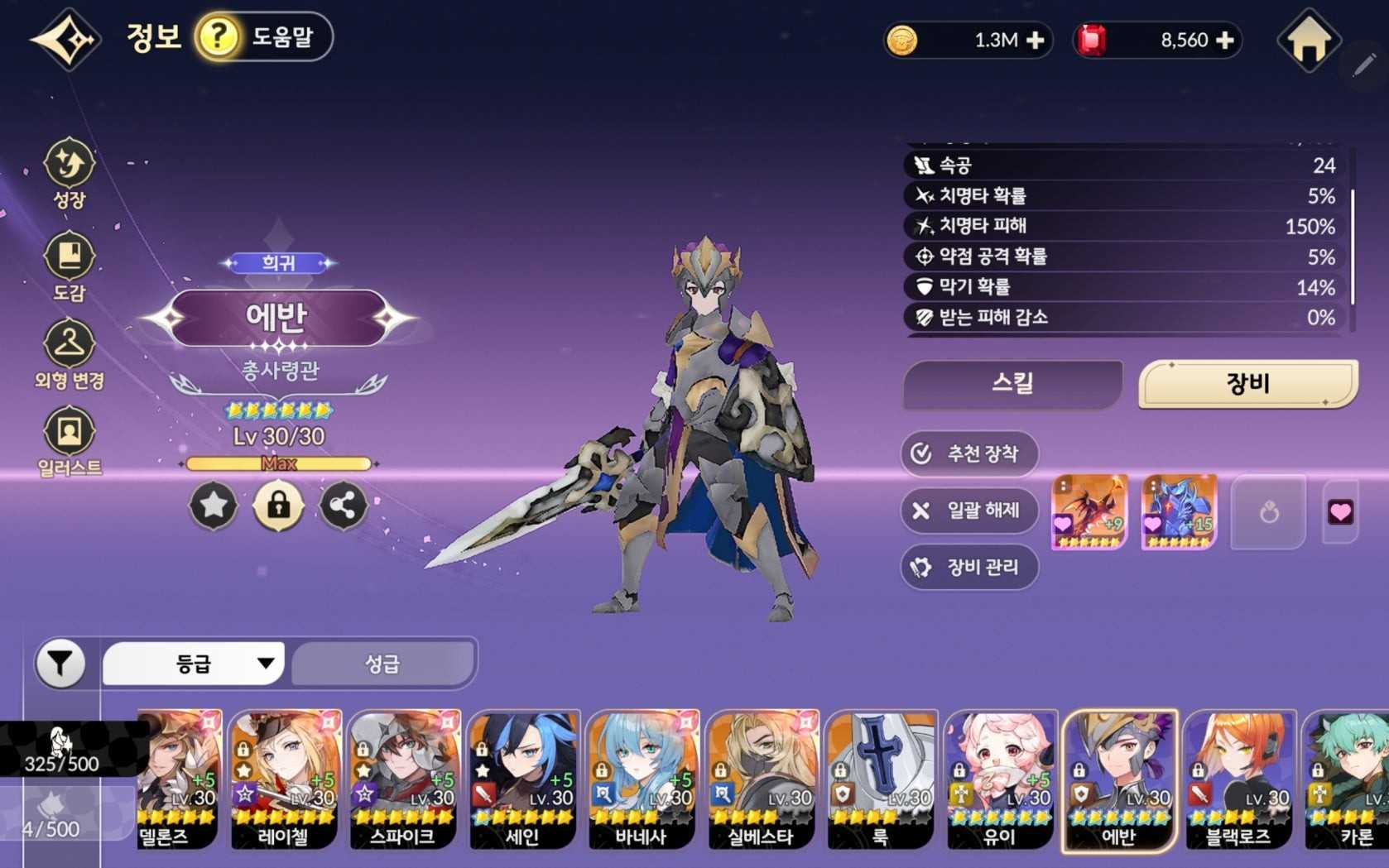The image size is (1389, 868).
Task: Add more gold with the plus button
Action: pyautogui.click(x=1035, y=40)
